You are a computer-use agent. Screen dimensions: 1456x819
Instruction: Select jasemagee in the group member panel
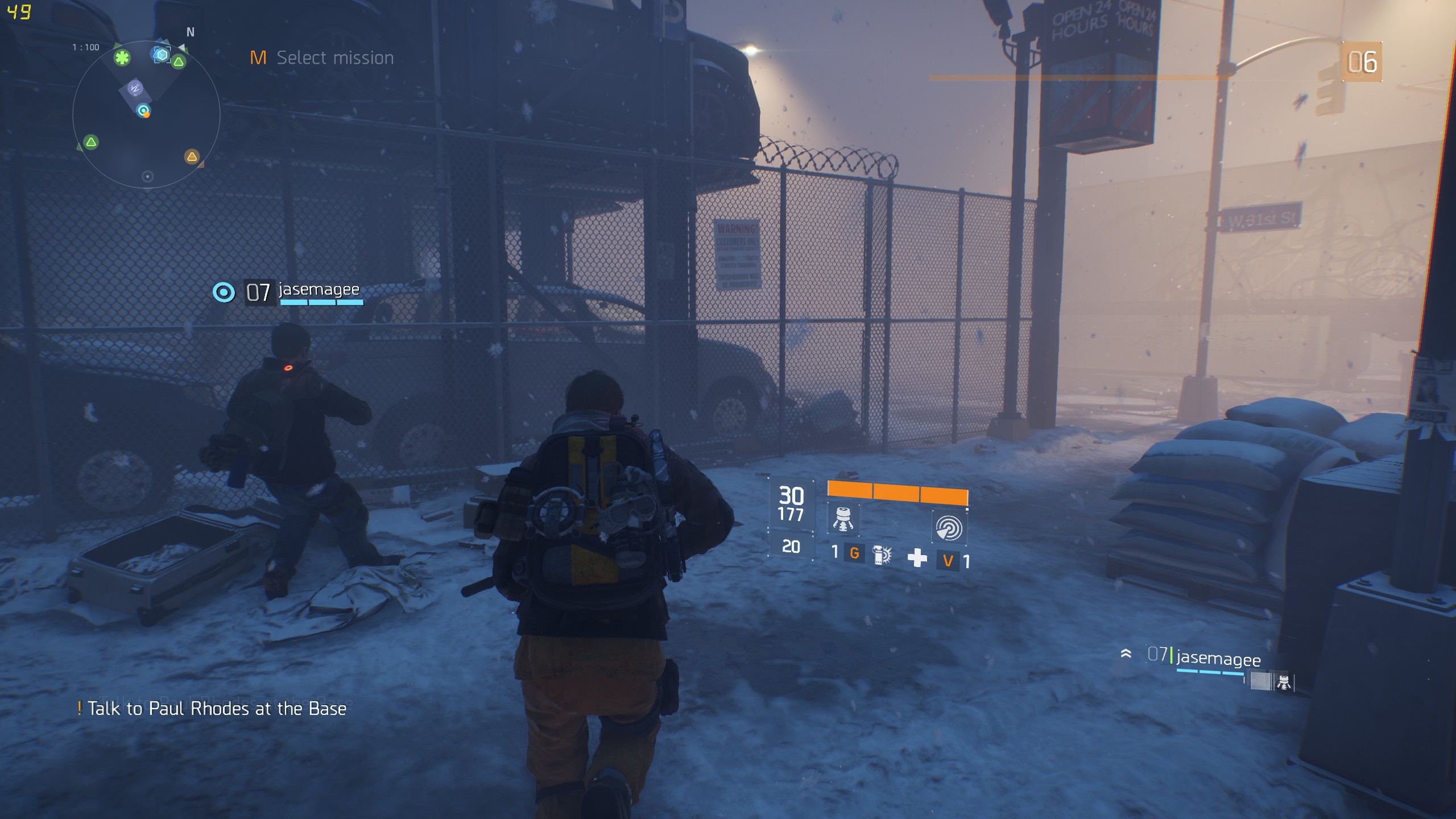point(1218,658)
